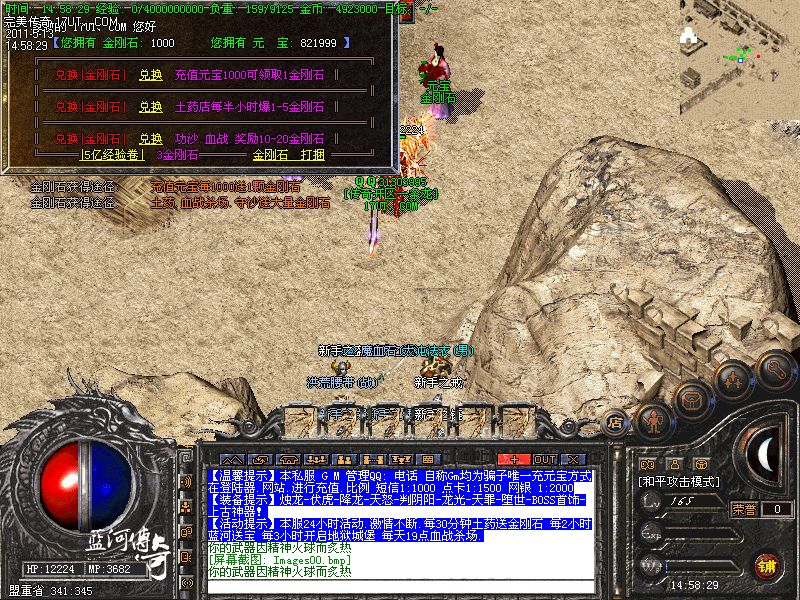Click 兑换 beside 土药店每半小时爆1-5金刚石
800x600 pixels.
coord(150,105)
